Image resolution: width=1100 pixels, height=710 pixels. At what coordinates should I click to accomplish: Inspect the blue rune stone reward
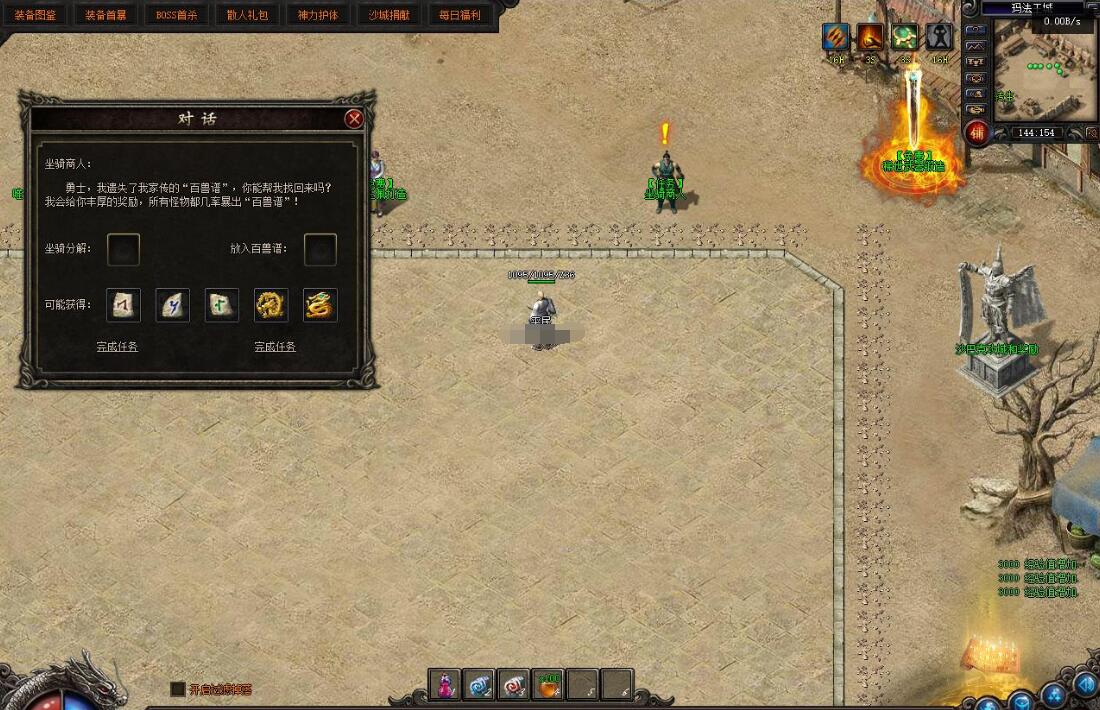pyautogui.click(x=173, y=305)
